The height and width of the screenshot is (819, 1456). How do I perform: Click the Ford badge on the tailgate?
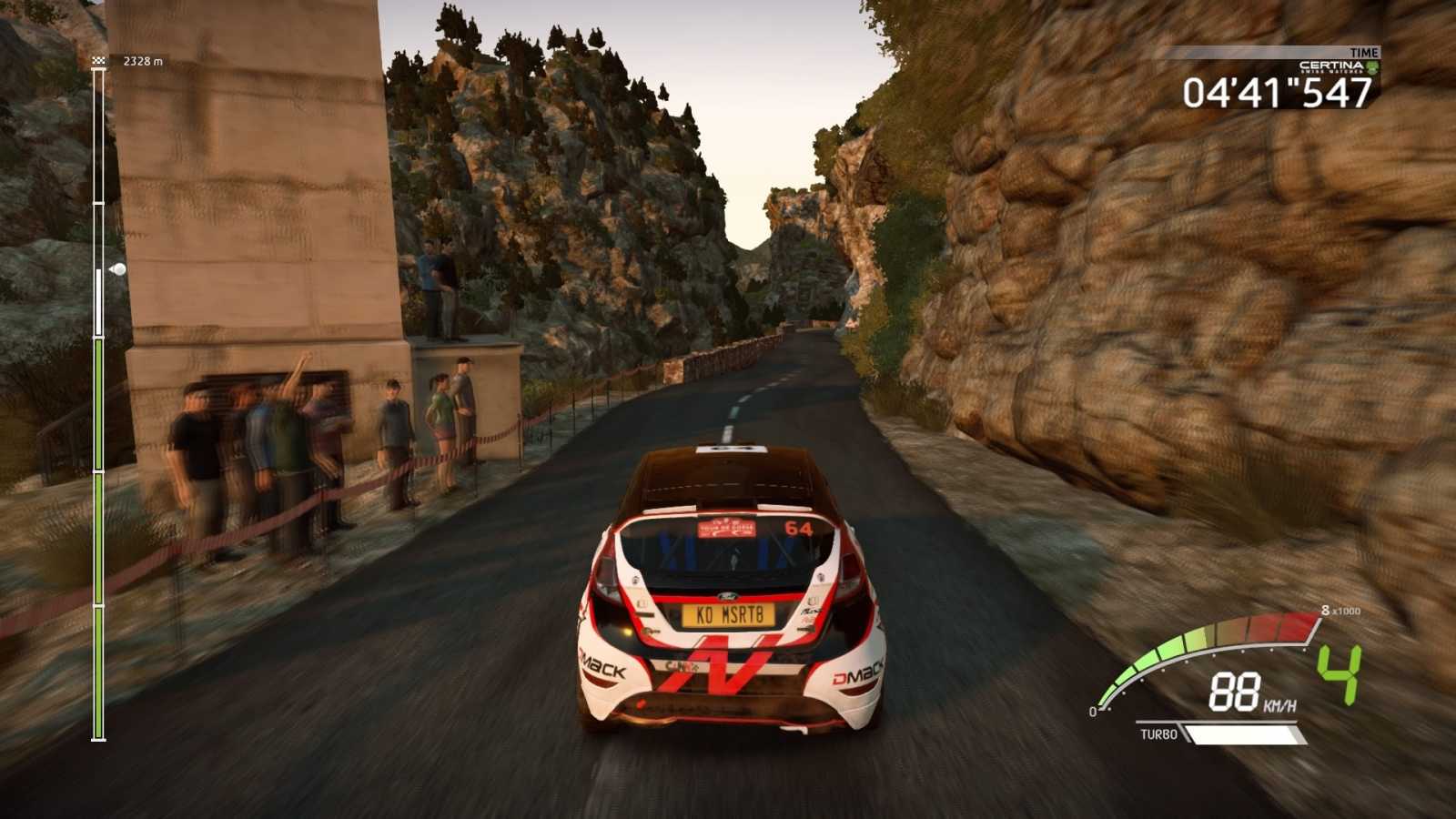click(728, 597)
